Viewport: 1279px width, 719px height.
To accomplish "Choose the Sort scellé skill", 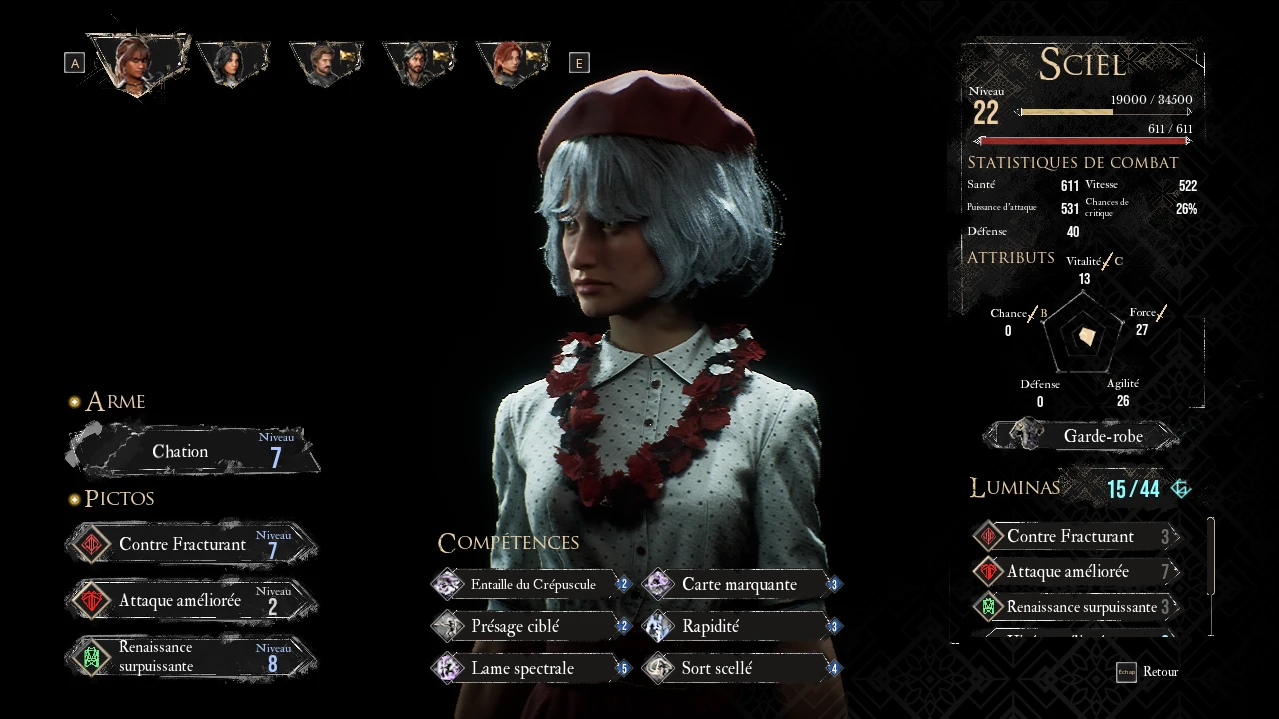I will pyautogui.click(x=741, y=668).
